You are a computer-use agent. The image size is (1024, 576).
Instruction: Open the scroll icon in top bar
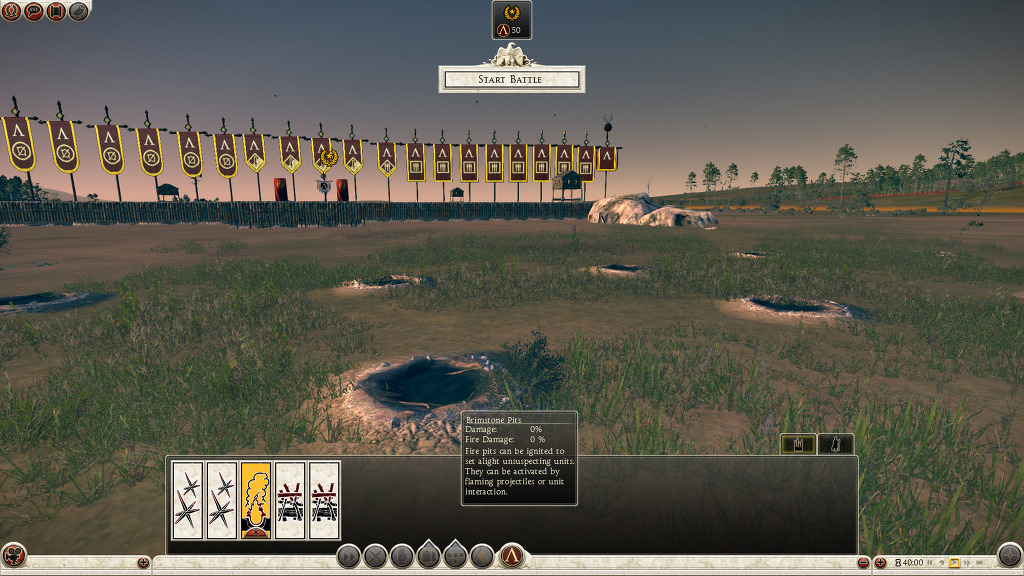[x=56, y=11]
